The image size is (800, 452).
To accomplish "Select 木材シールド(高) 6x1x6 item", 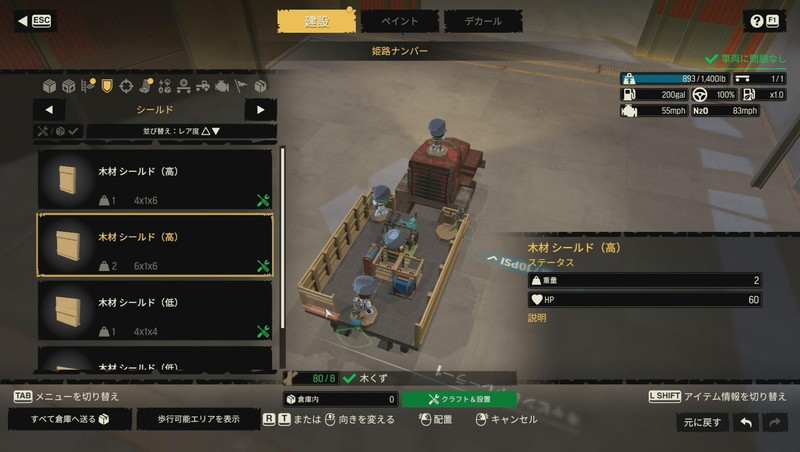I will tap(155, 245).
